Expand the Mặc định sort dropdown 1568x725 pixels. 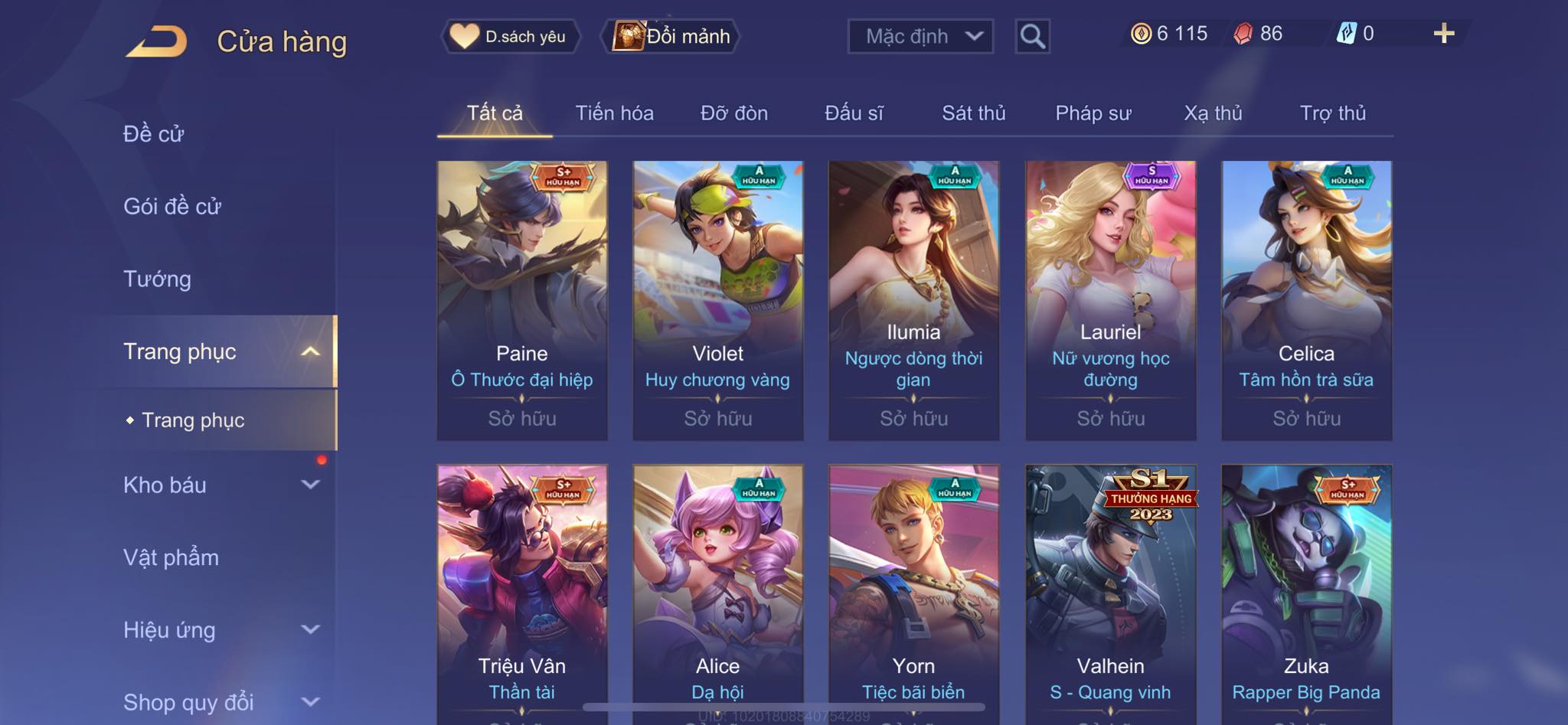920,36
